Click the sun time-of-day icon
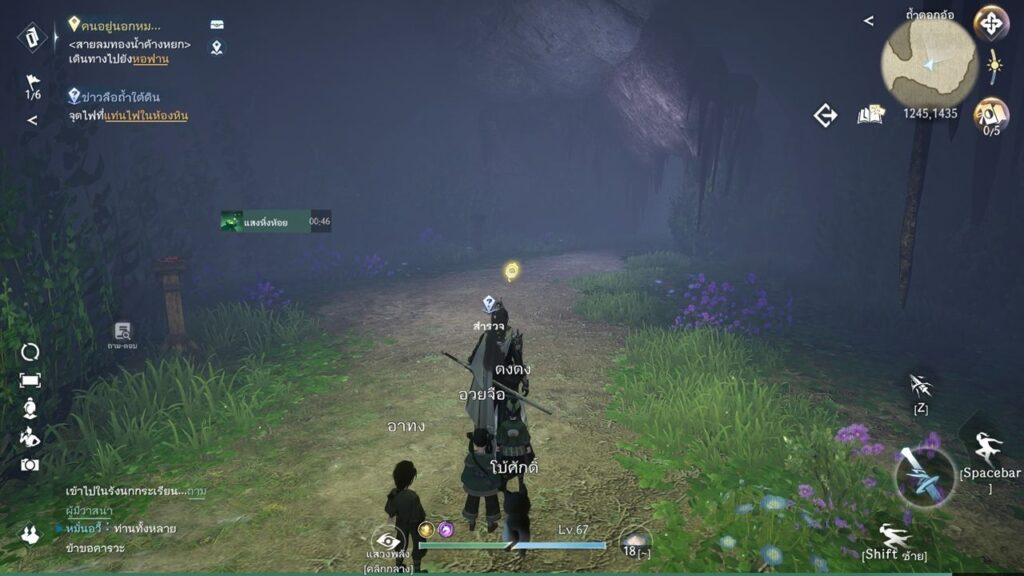The image size is (1024, 576). coord(994,67)
